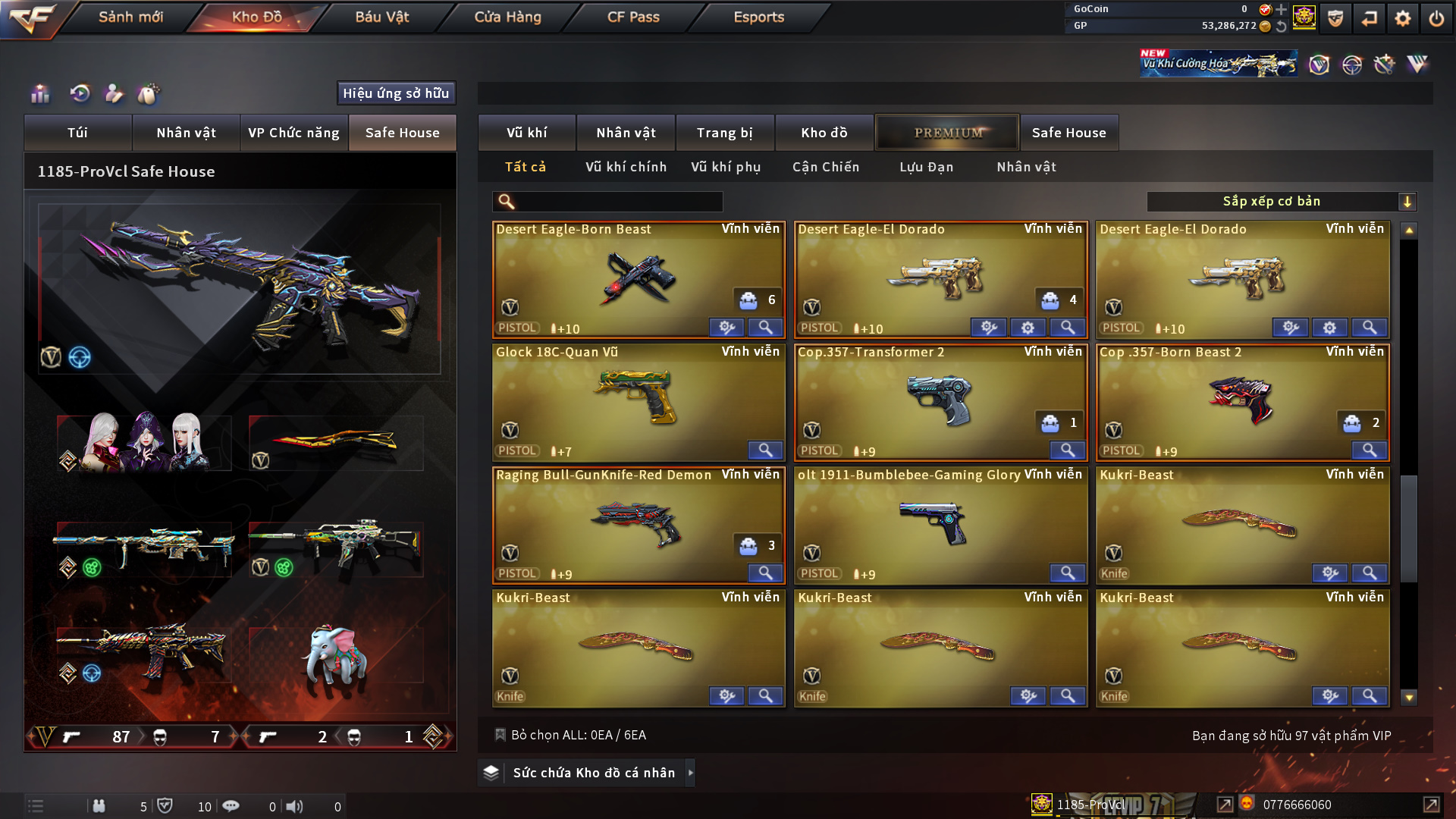The image size is (1456, 819).
Task: Click the power exit button
Action: (x=1436, y=18)
